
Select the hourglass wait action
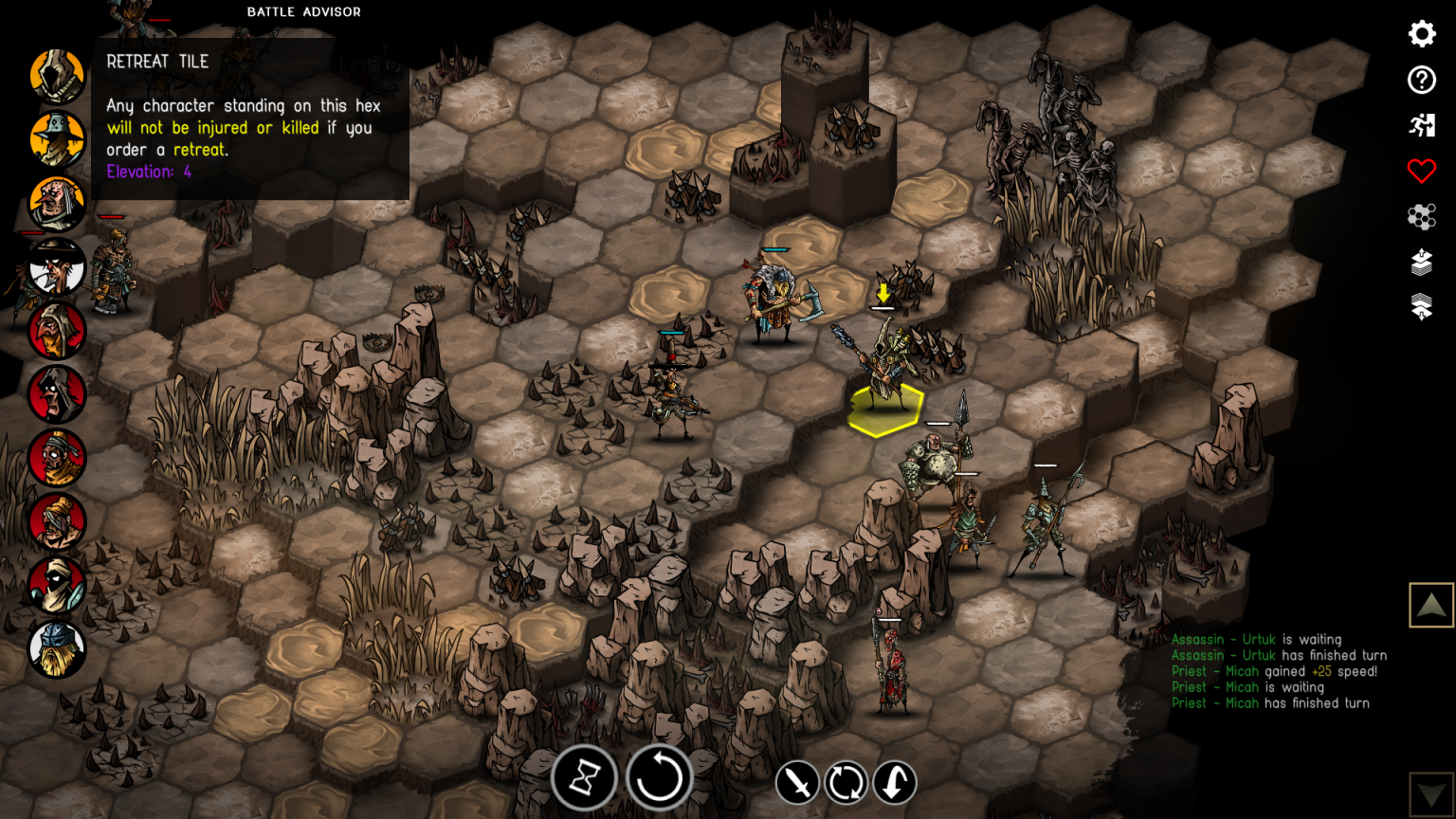(585, 777)
